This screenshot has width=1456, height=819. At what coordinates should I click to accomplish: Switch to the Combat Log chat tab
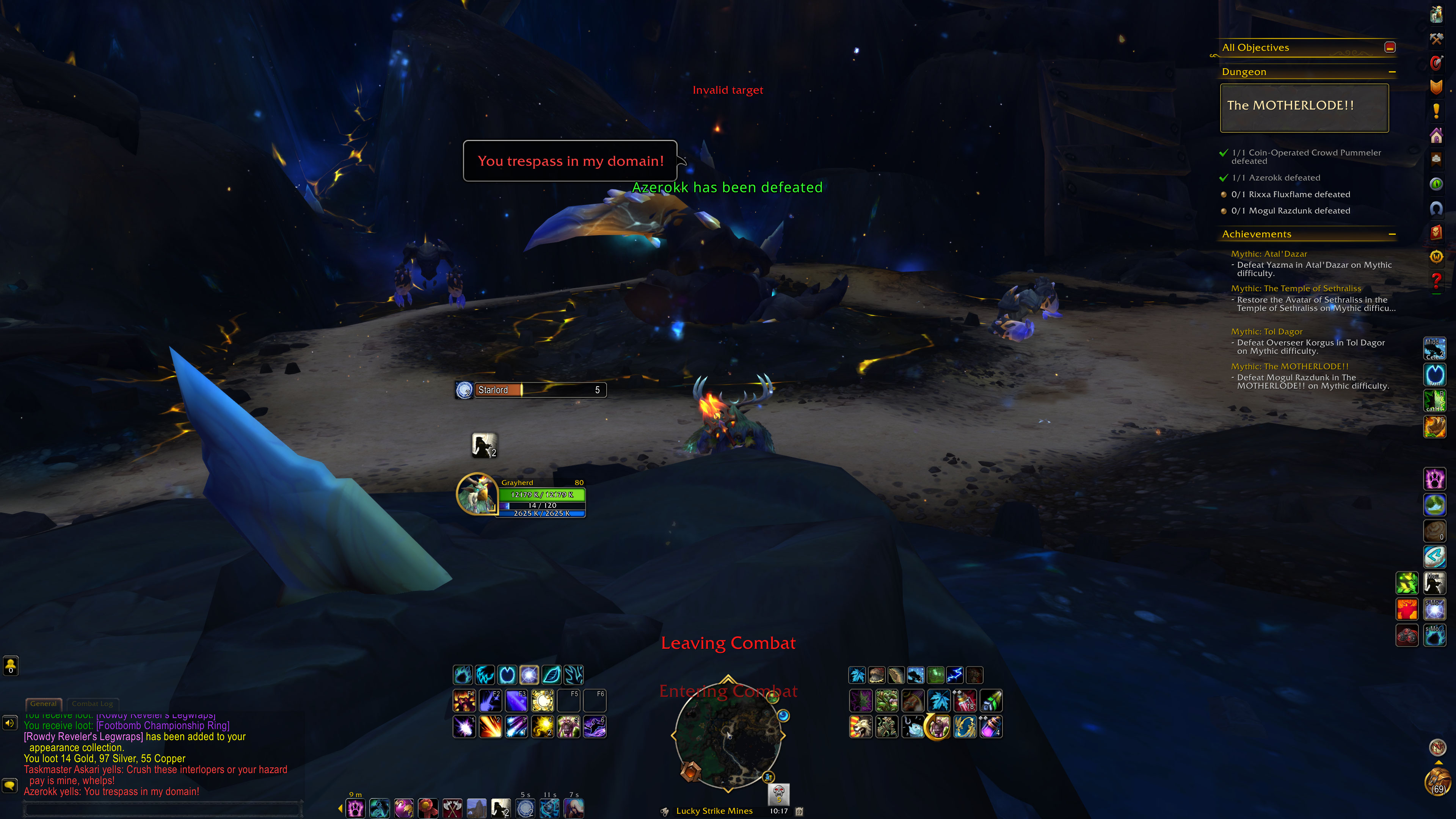click(92, 704)
